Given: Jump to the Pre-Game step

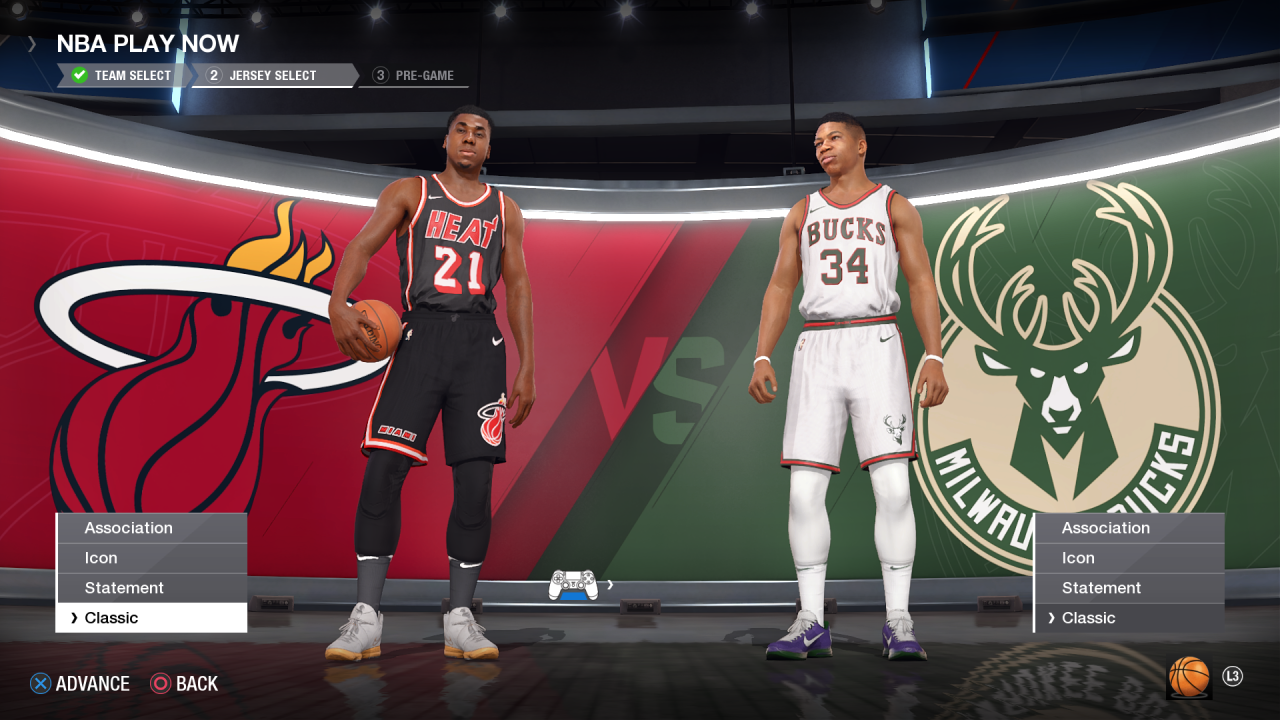Looking at the screenshot, I should pos(414,75).
